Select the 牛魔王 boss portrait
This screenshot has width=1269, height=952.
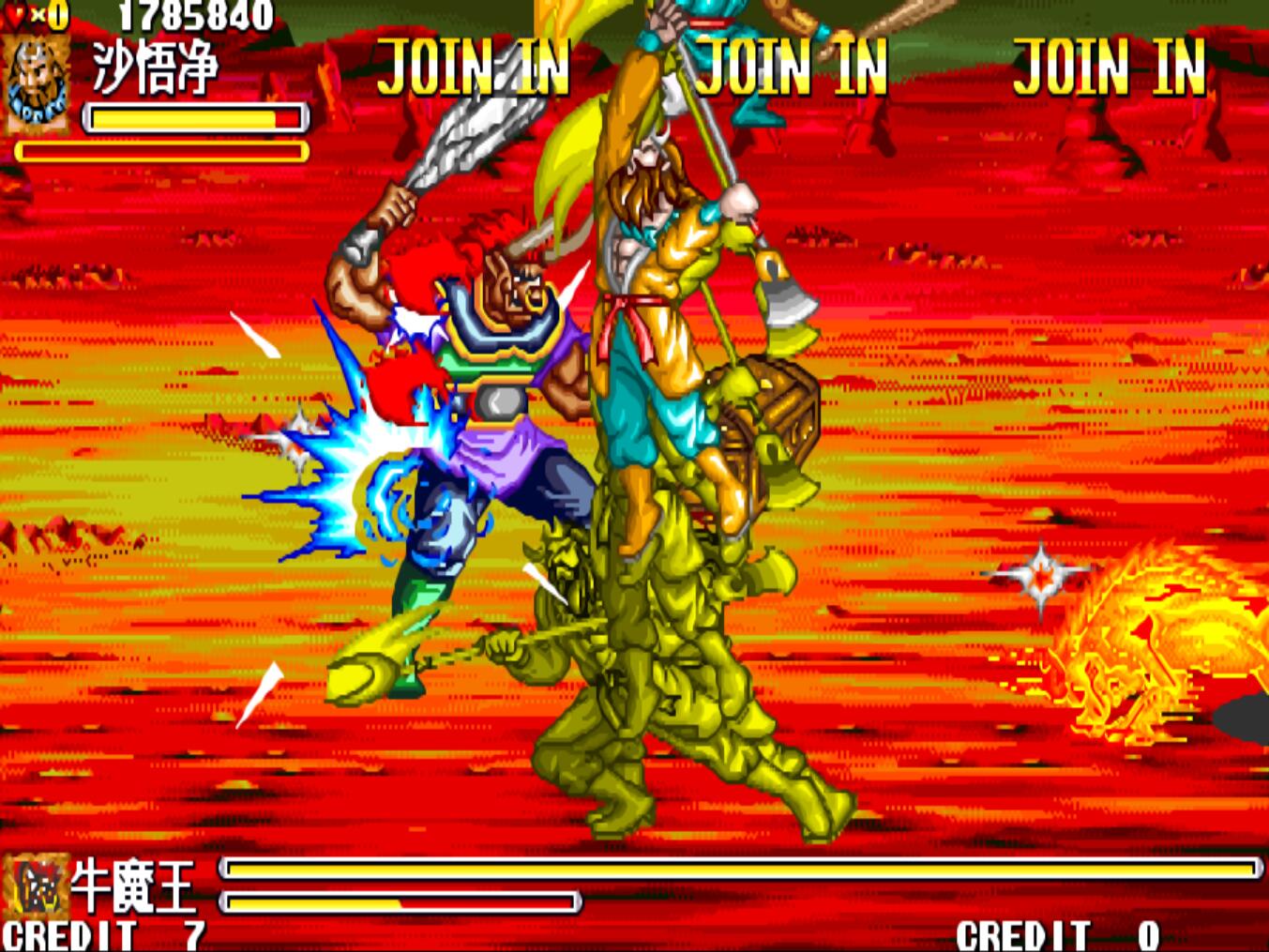coord(36,885)
